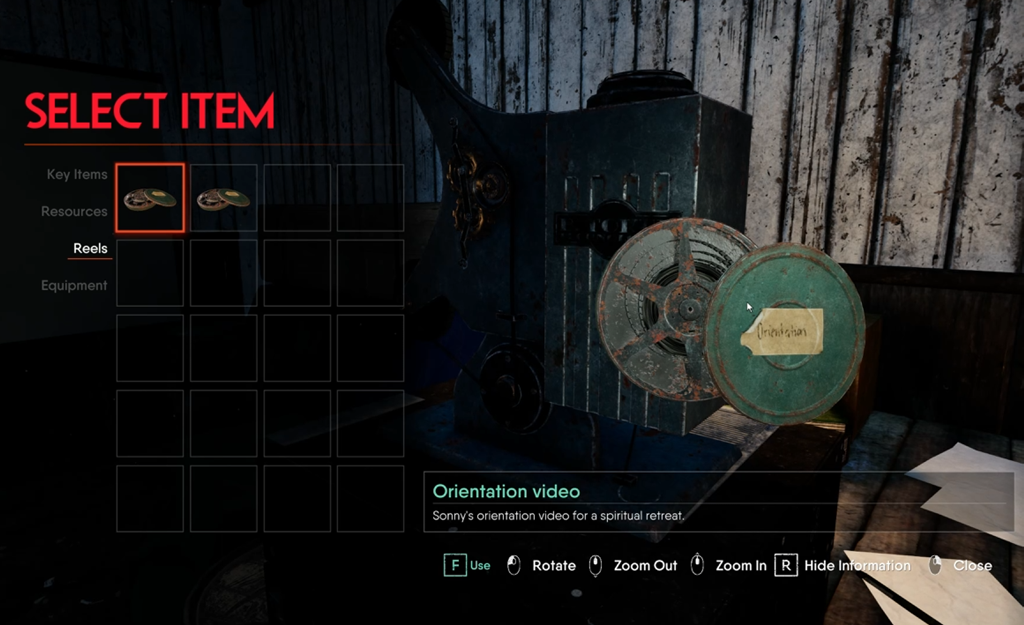Show the Equipment category

click(x=74, y=285)
